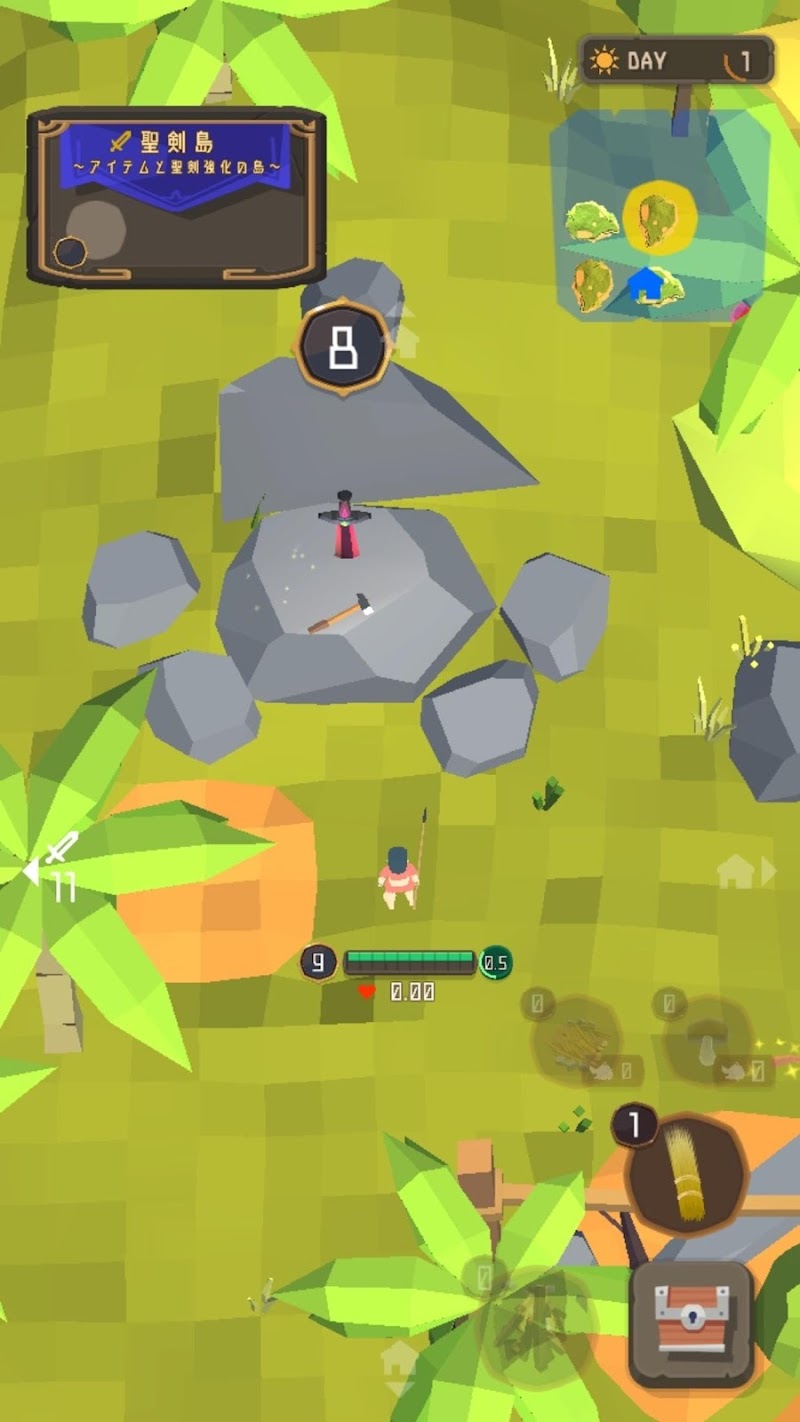This screenshot has height=1422, width=800.
Task: Tap the faded mushroom item slot
Action: coord(709,1040)
